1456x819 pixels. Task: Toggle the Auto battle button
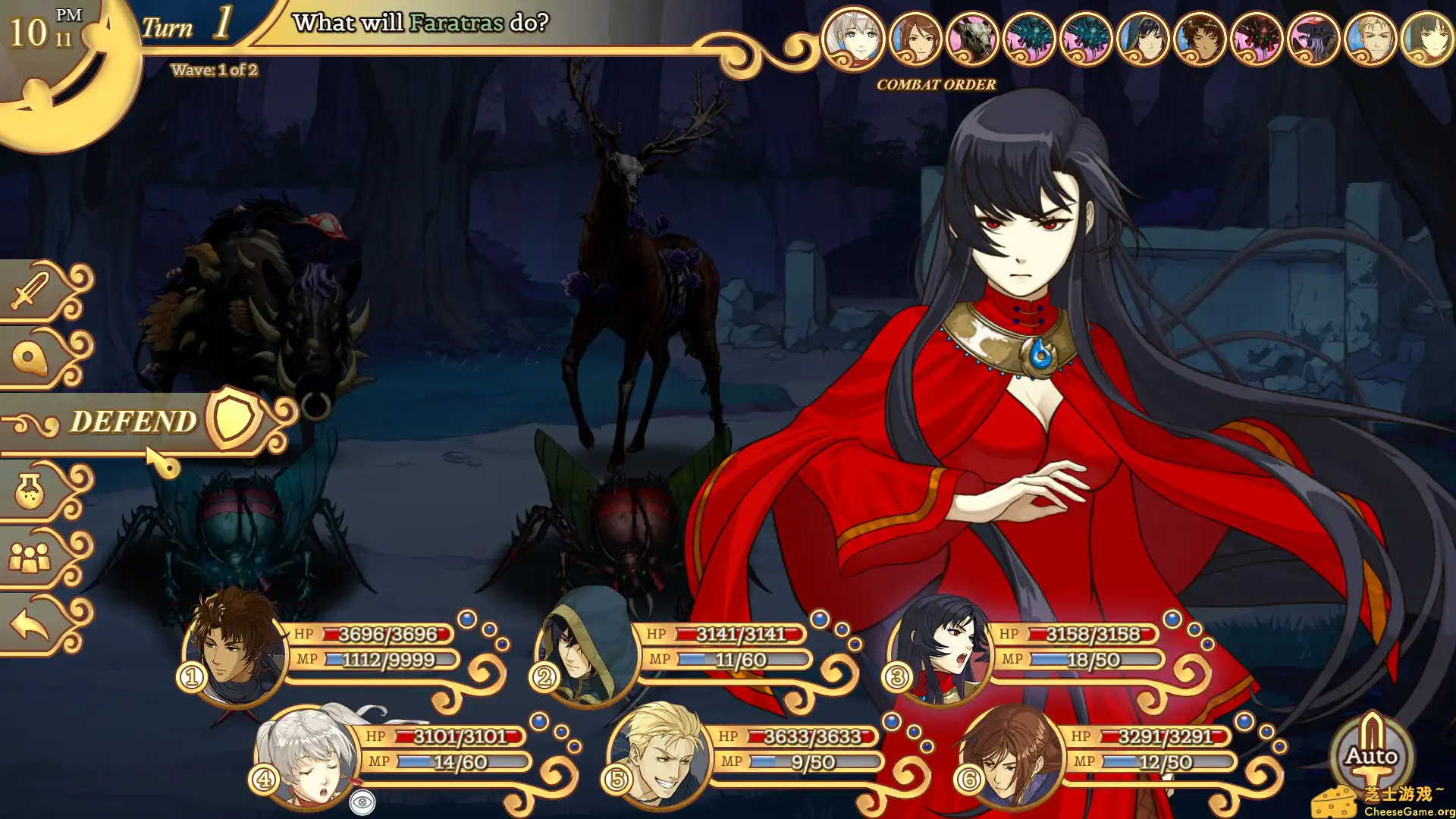tap(1371, 757)
